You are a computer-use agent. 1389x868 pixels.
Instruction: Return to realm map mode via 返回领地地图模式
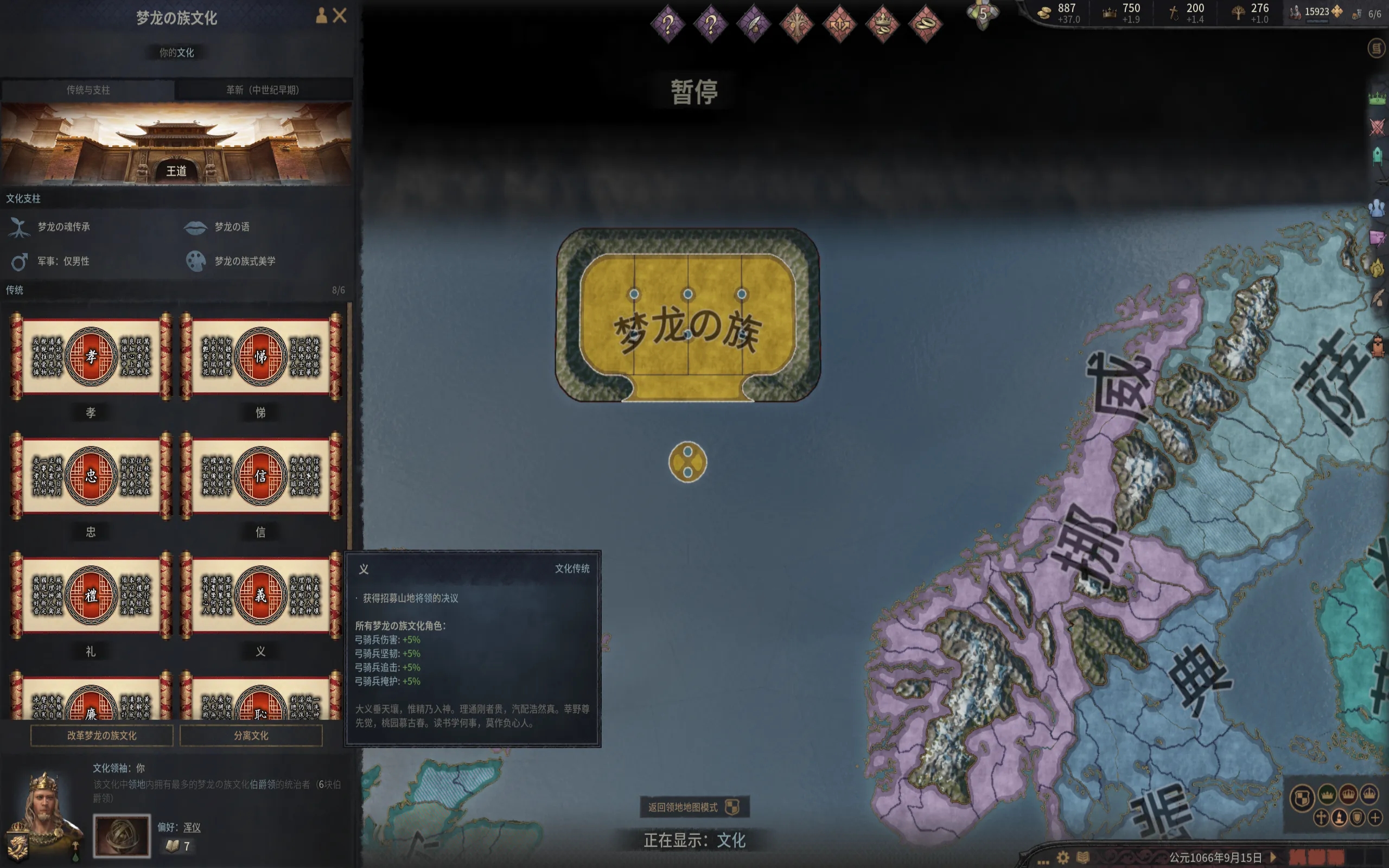[x=693, y=807]
